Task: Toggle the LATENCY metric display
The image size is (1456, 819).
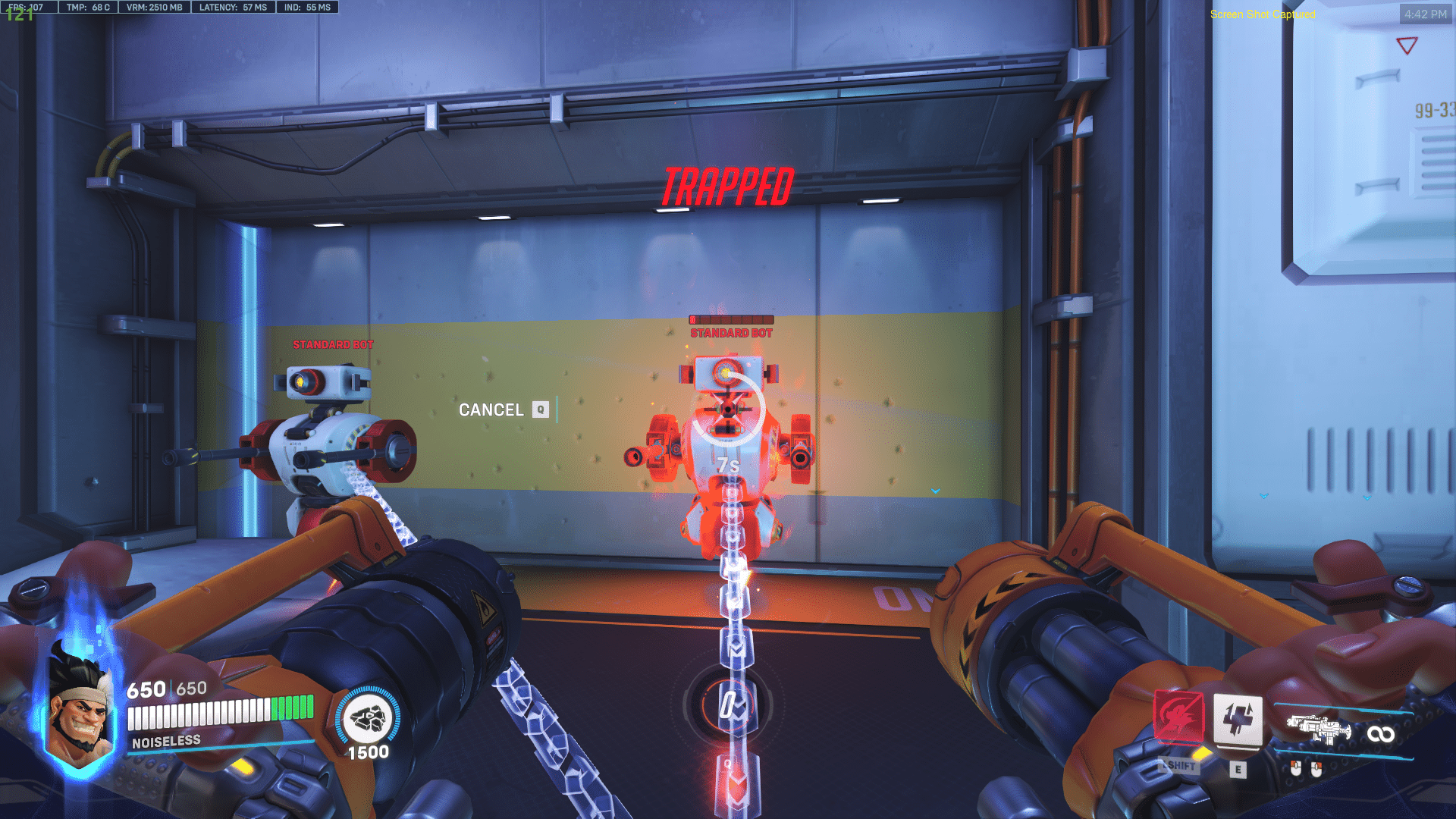Action: tap(233, 8)
